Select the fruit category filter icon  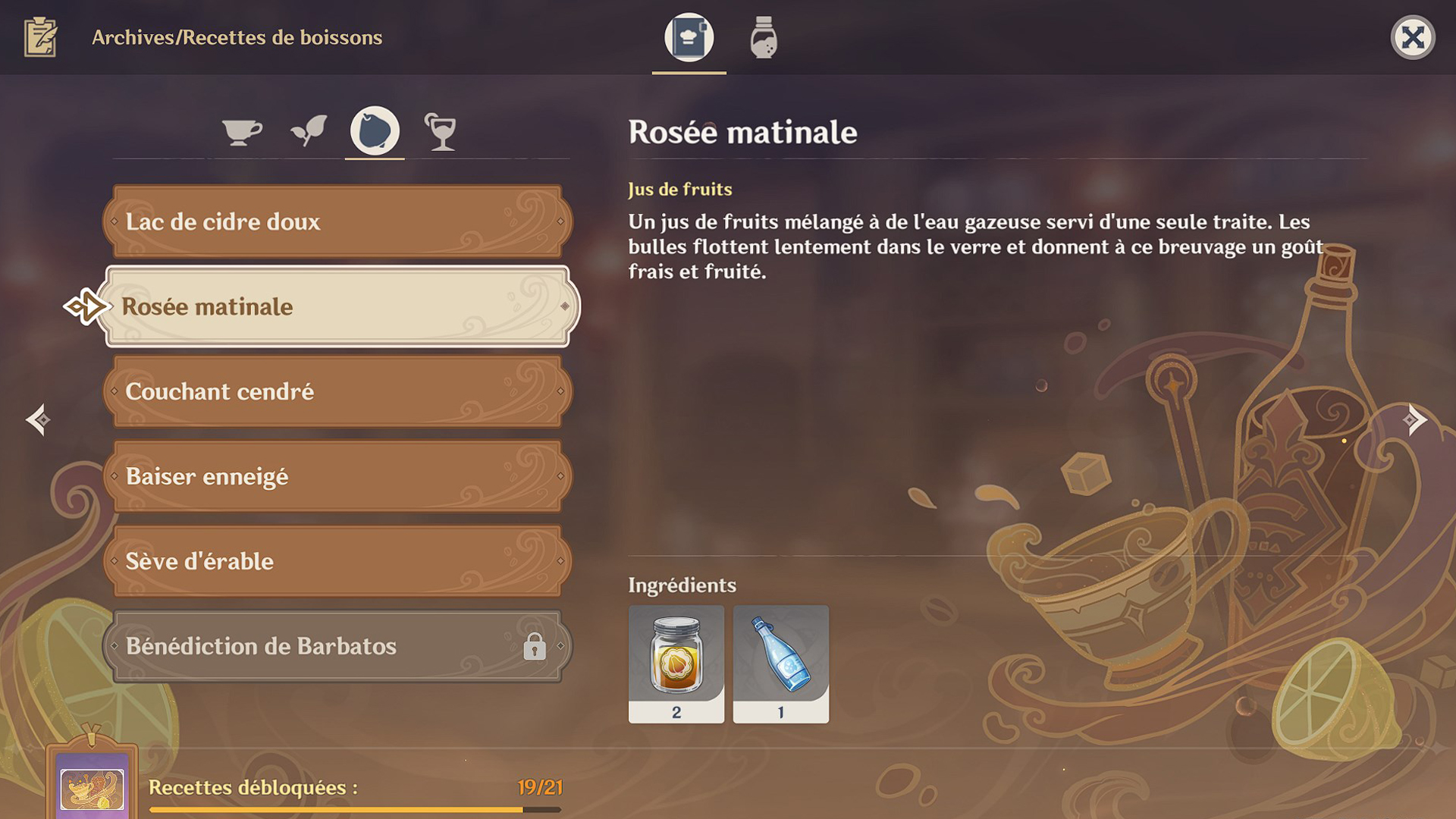[375, 130]
